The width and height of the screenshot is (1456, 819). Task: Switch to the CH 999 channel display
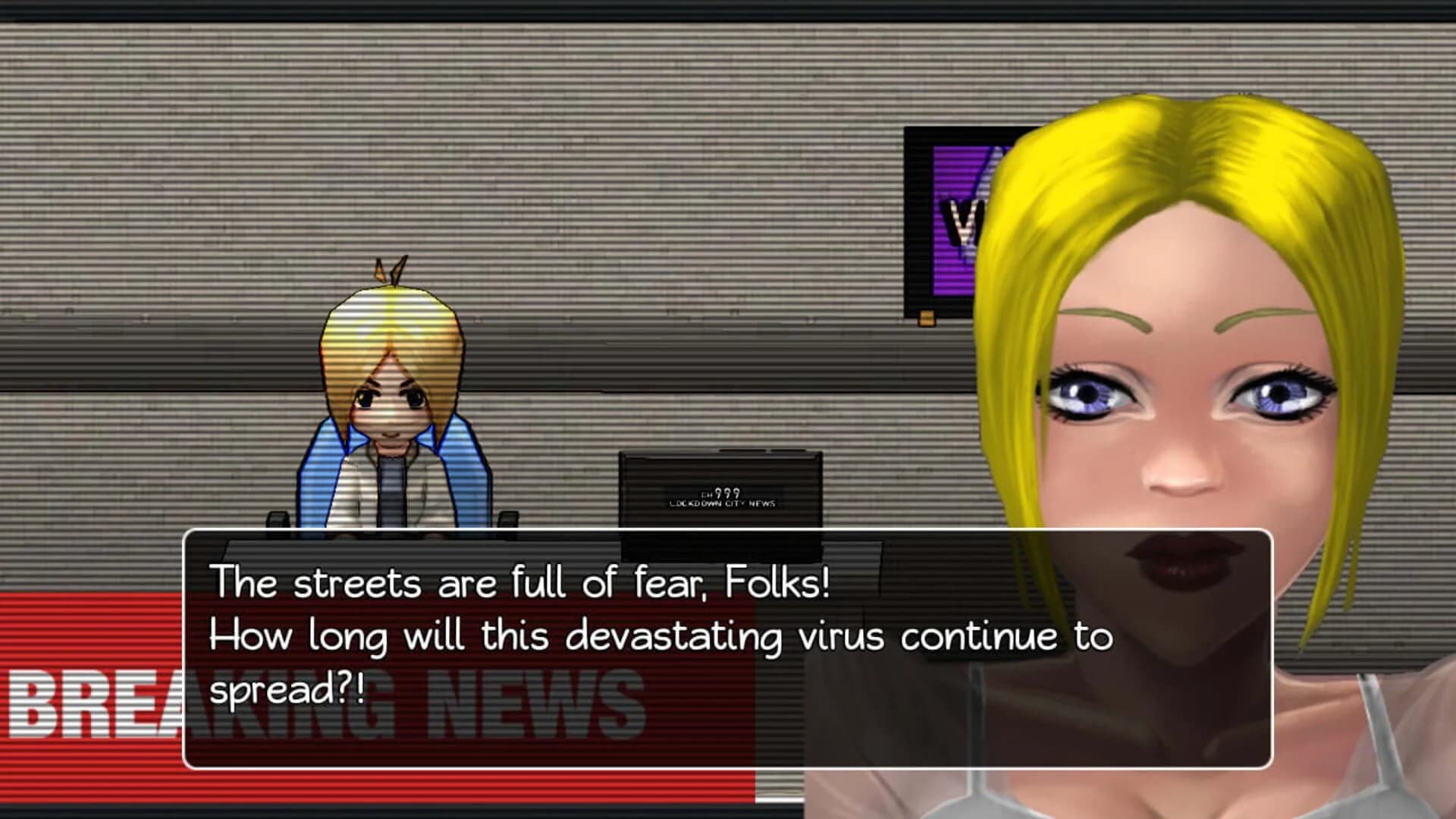click(x=720, y=493)
